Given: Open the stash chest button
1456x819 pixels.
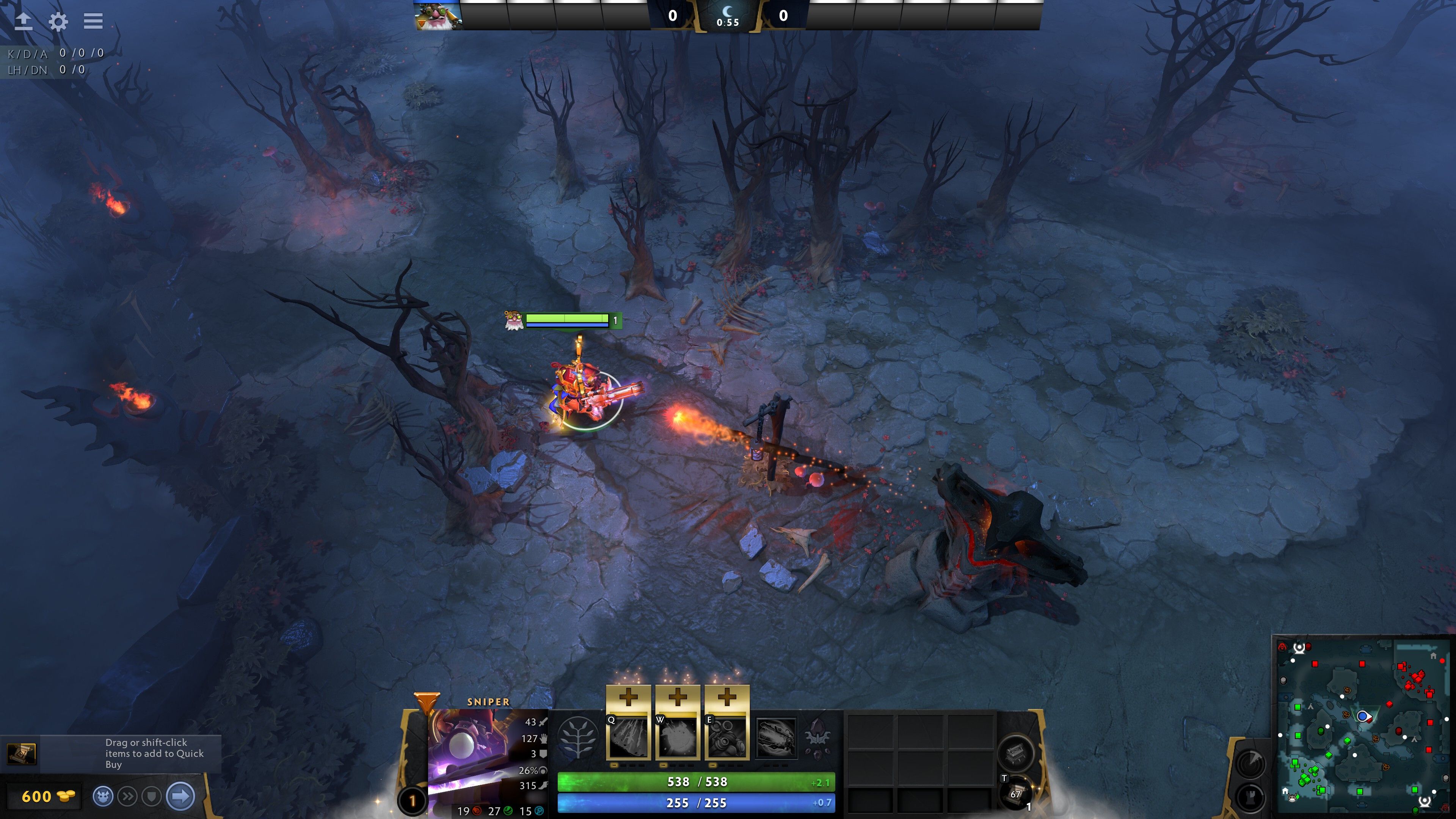Looking at the screenshot, I should 1016,752.
